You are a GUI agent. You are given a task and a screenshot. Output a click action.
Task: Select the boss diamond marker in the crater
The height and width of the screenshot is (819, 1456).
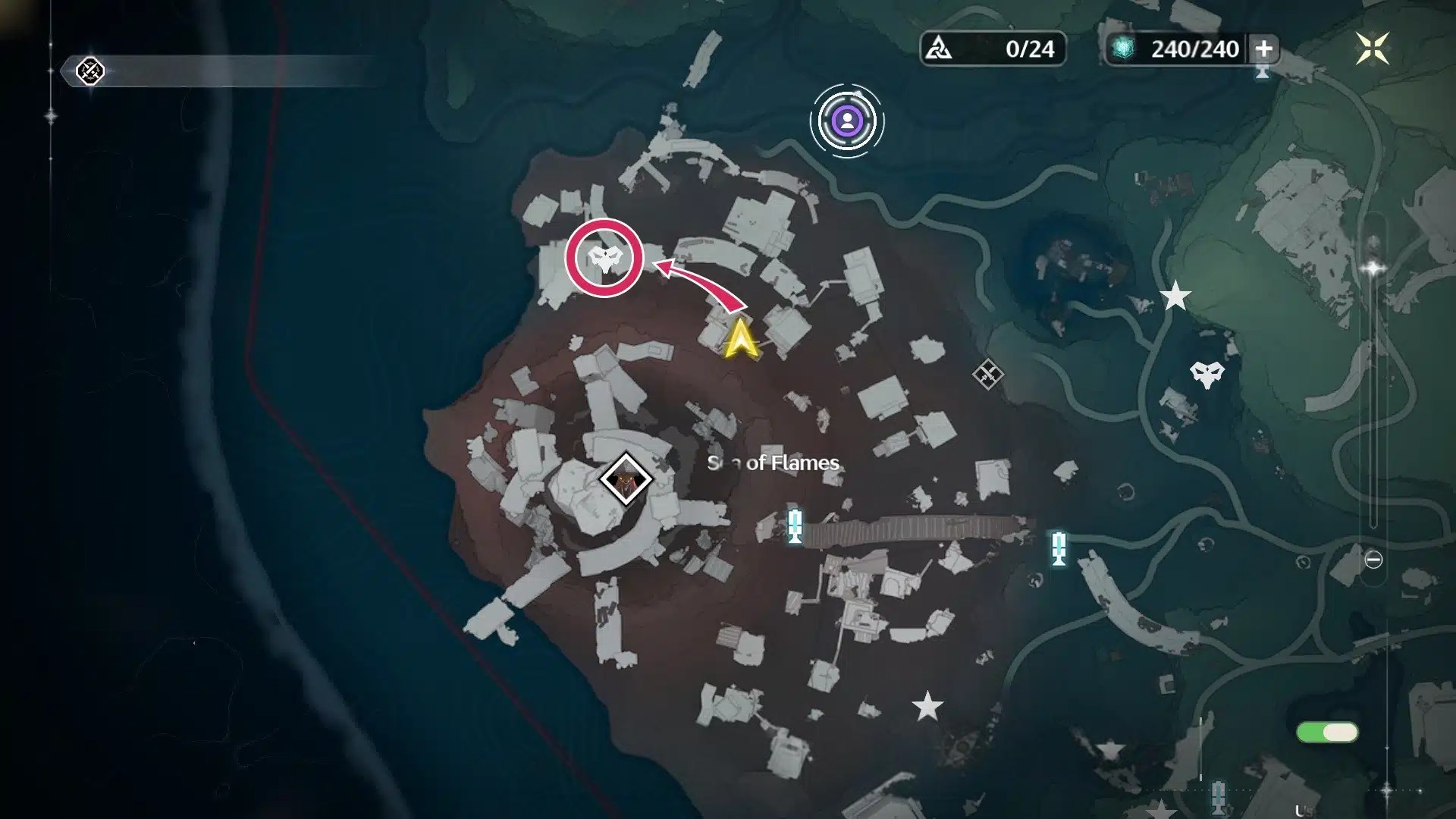[x=626, y=479]
